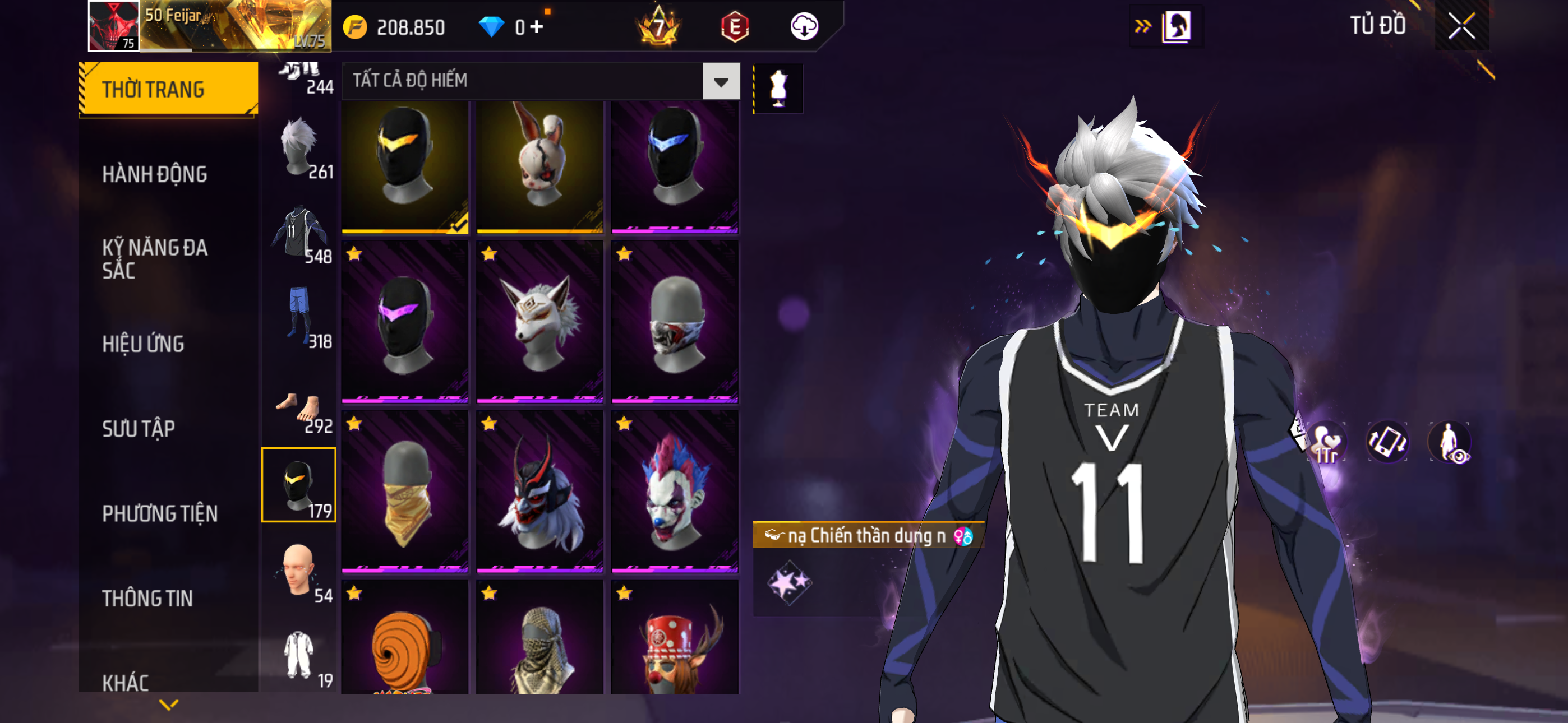Close the wardrobe screen

(1461, 26)
